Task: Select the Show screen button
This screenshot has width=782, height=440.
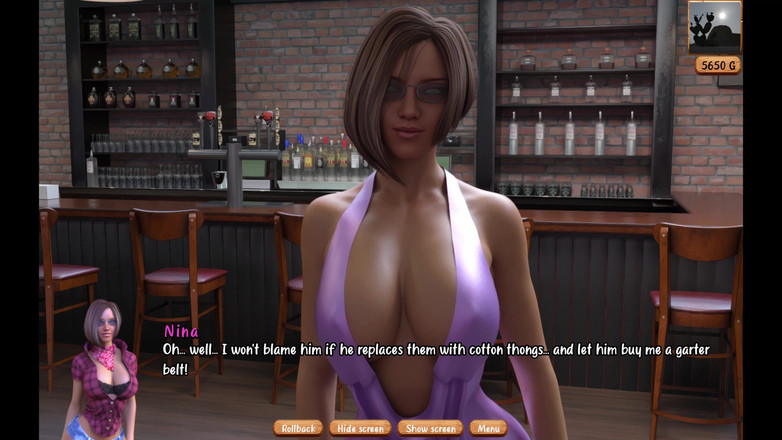Action: pos(430,428)
